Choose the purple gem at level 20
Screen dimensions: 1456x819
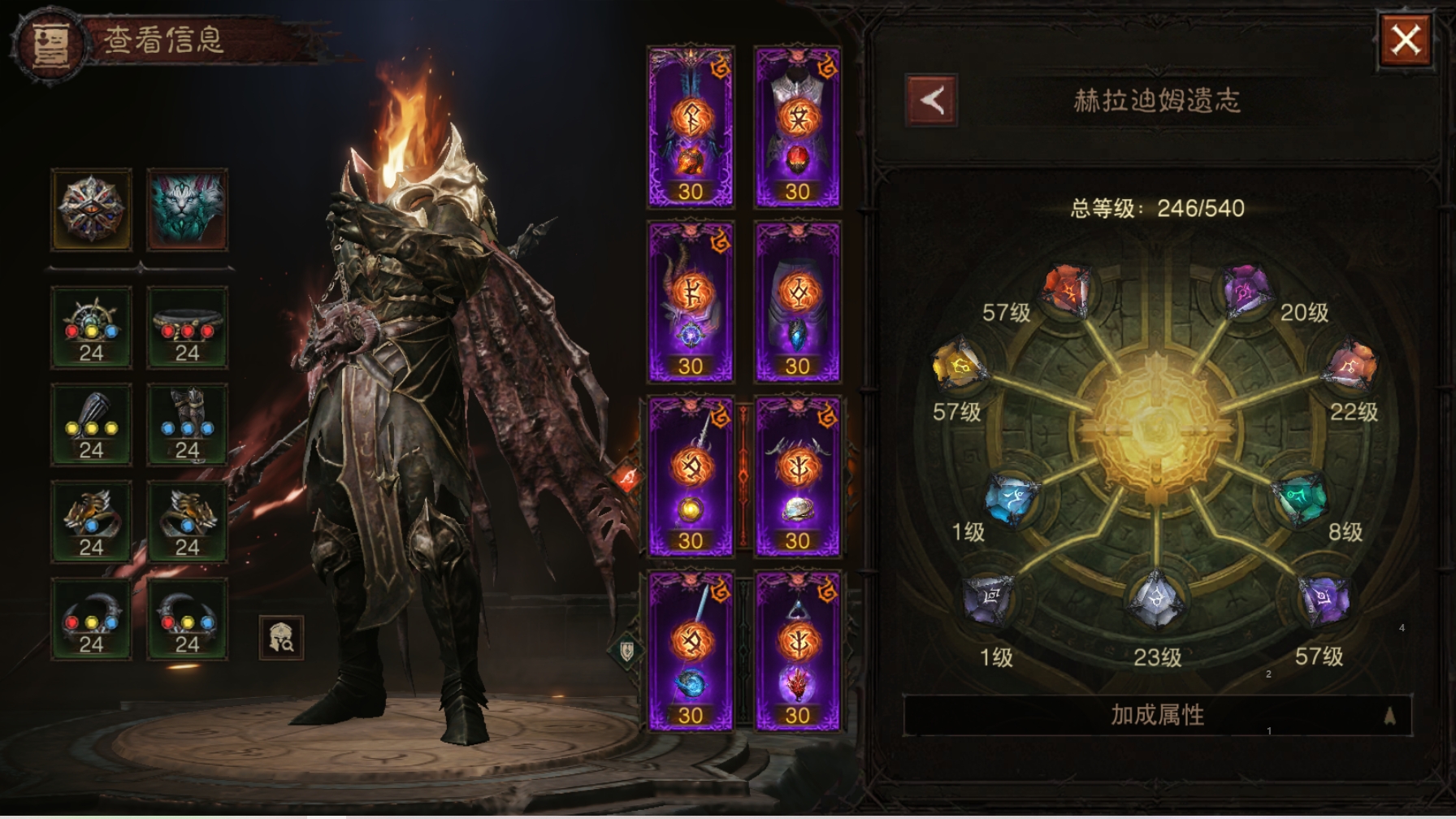[x=1246, y=289]
